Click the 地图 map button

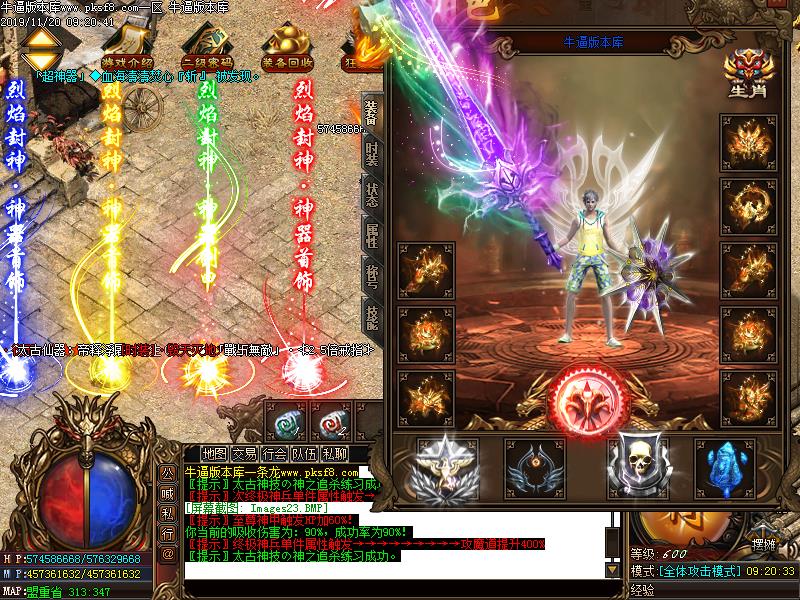coord(215,453)
